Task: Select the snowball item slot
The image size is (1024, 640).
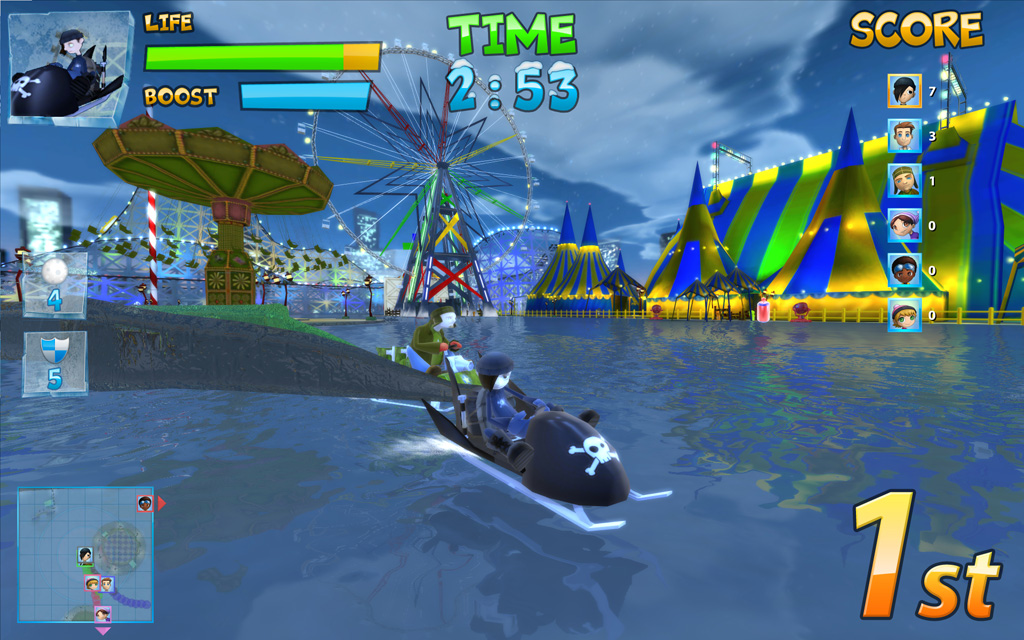Action: pyautogui.click(x=55, y=283)
